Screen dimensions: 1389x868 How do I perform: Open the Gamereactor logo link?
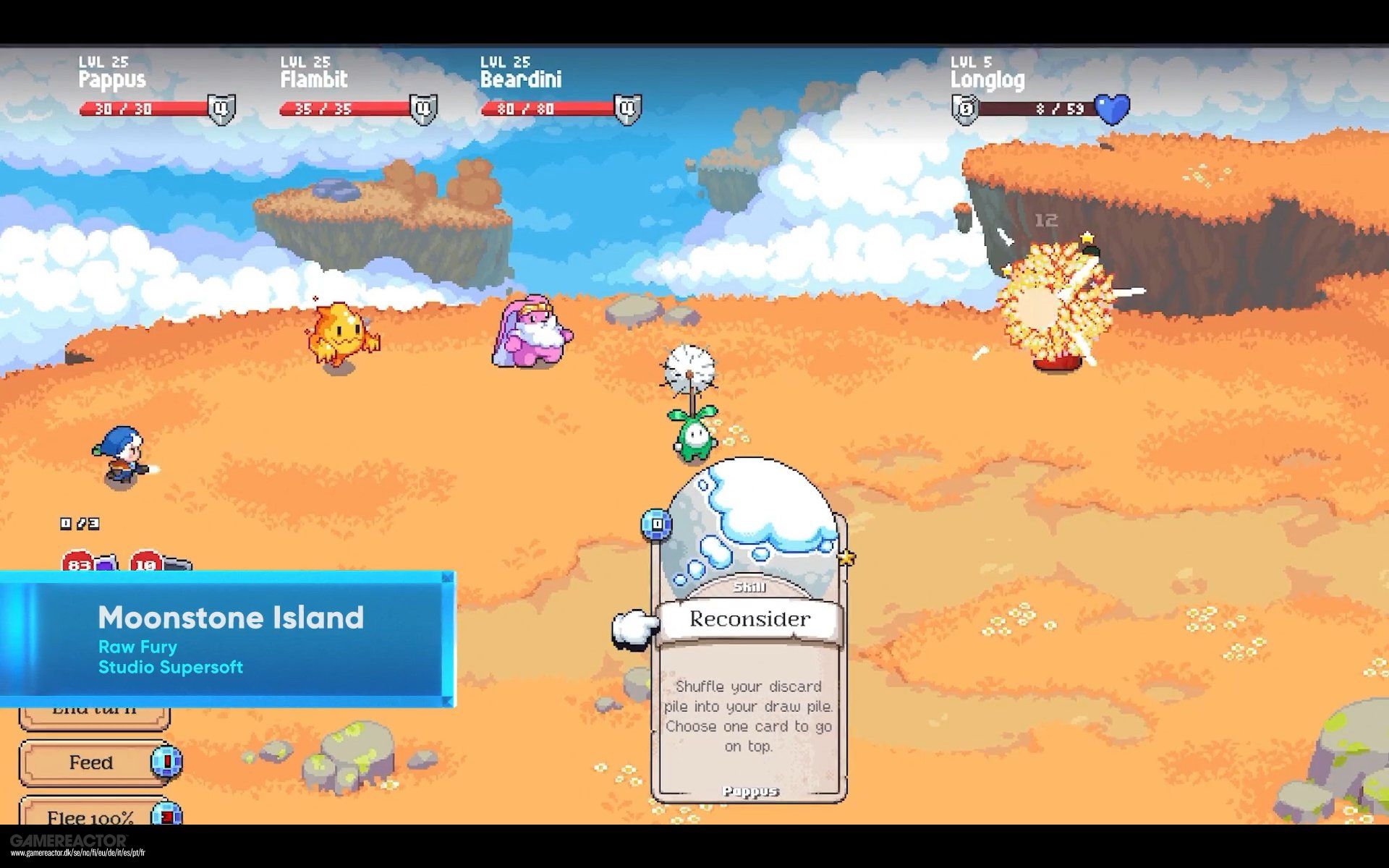click(69, 841)
